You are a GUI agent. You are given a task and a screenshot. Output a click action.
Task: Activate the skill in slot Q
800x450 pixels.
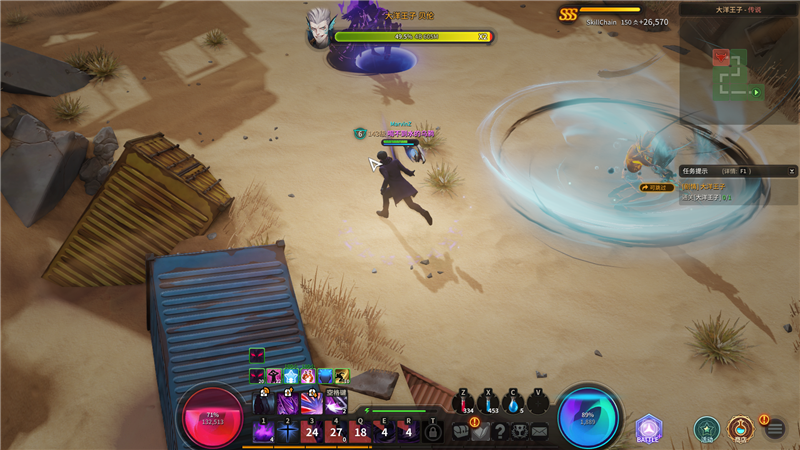point(360,432)
